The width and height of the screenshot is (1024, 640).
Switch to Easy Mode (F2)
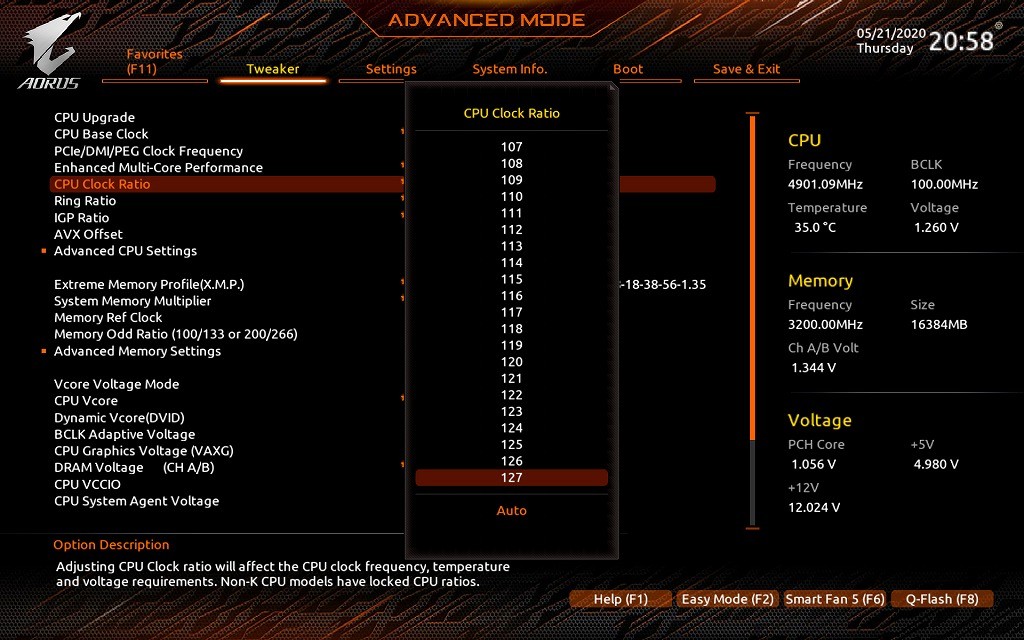coord(727,599)
